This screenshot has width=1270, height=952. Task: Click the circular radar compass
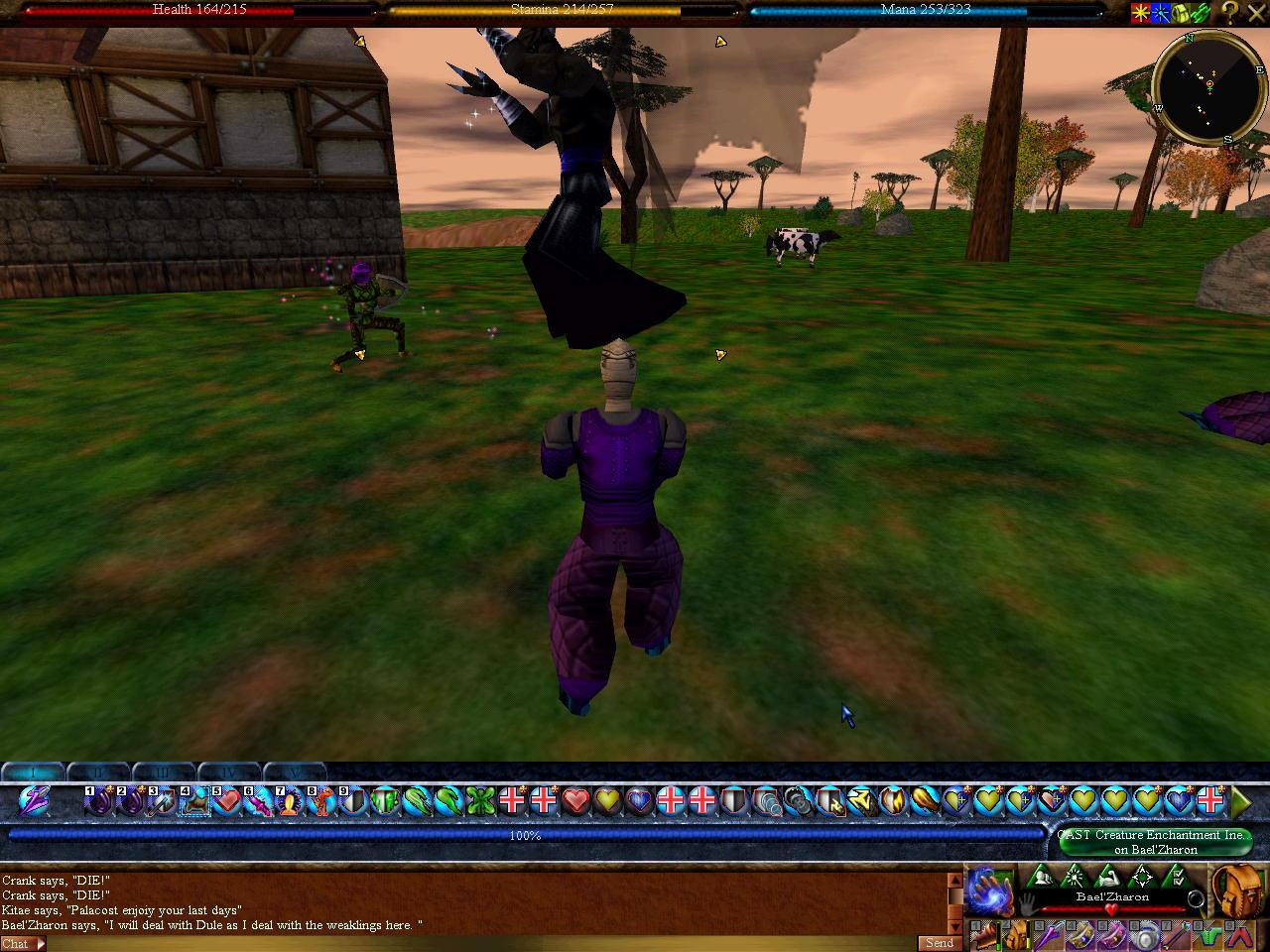(x=1209, y=87)
